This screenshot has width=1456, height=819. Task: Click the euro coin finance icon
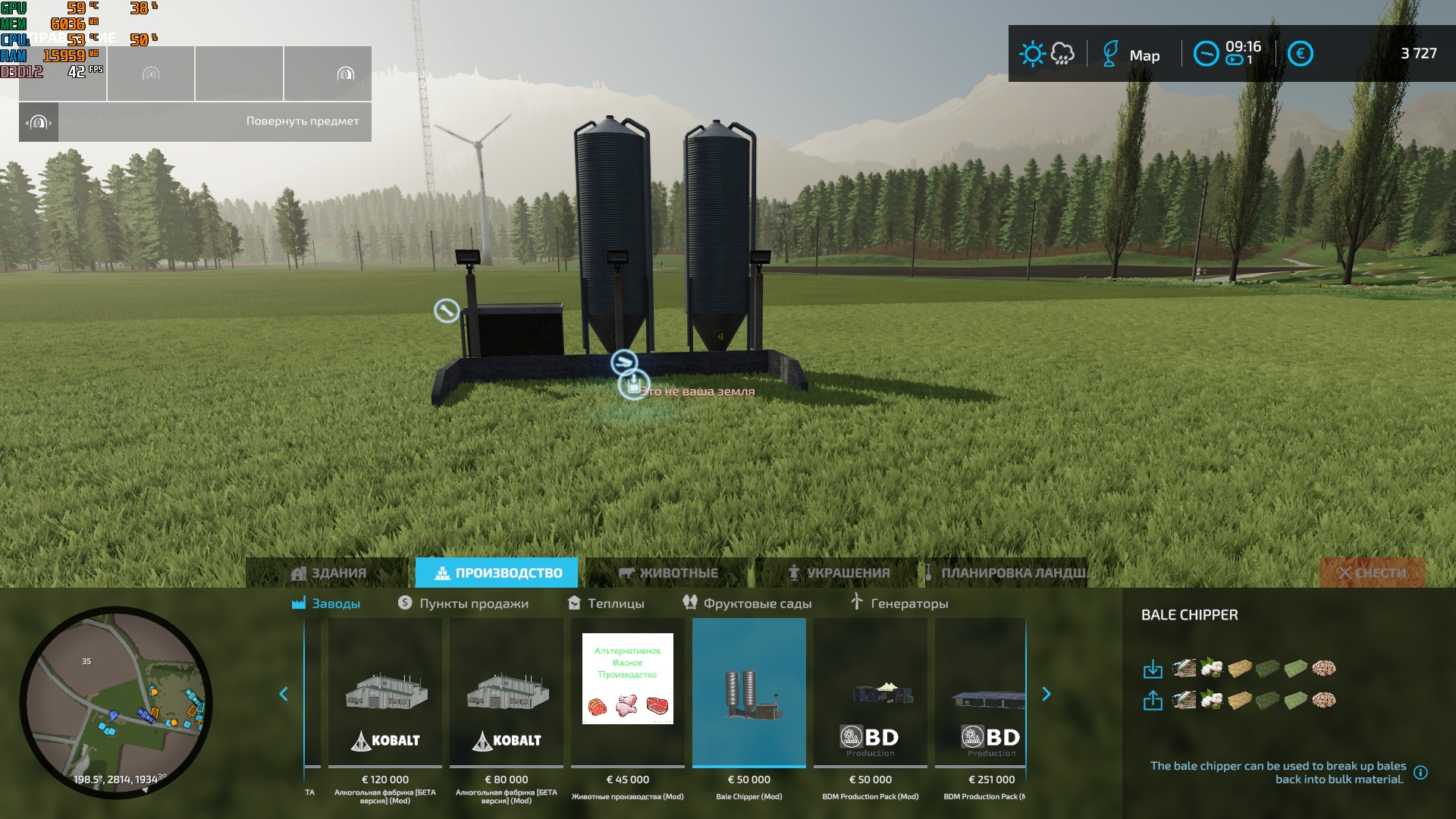1301,54
